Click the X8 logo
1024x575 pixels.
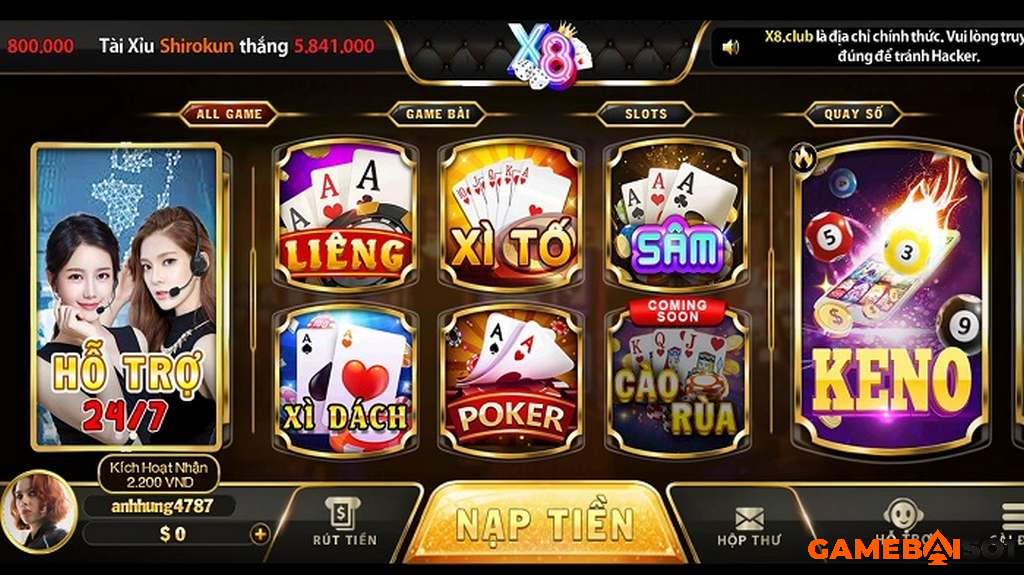(x=541, y=56)
